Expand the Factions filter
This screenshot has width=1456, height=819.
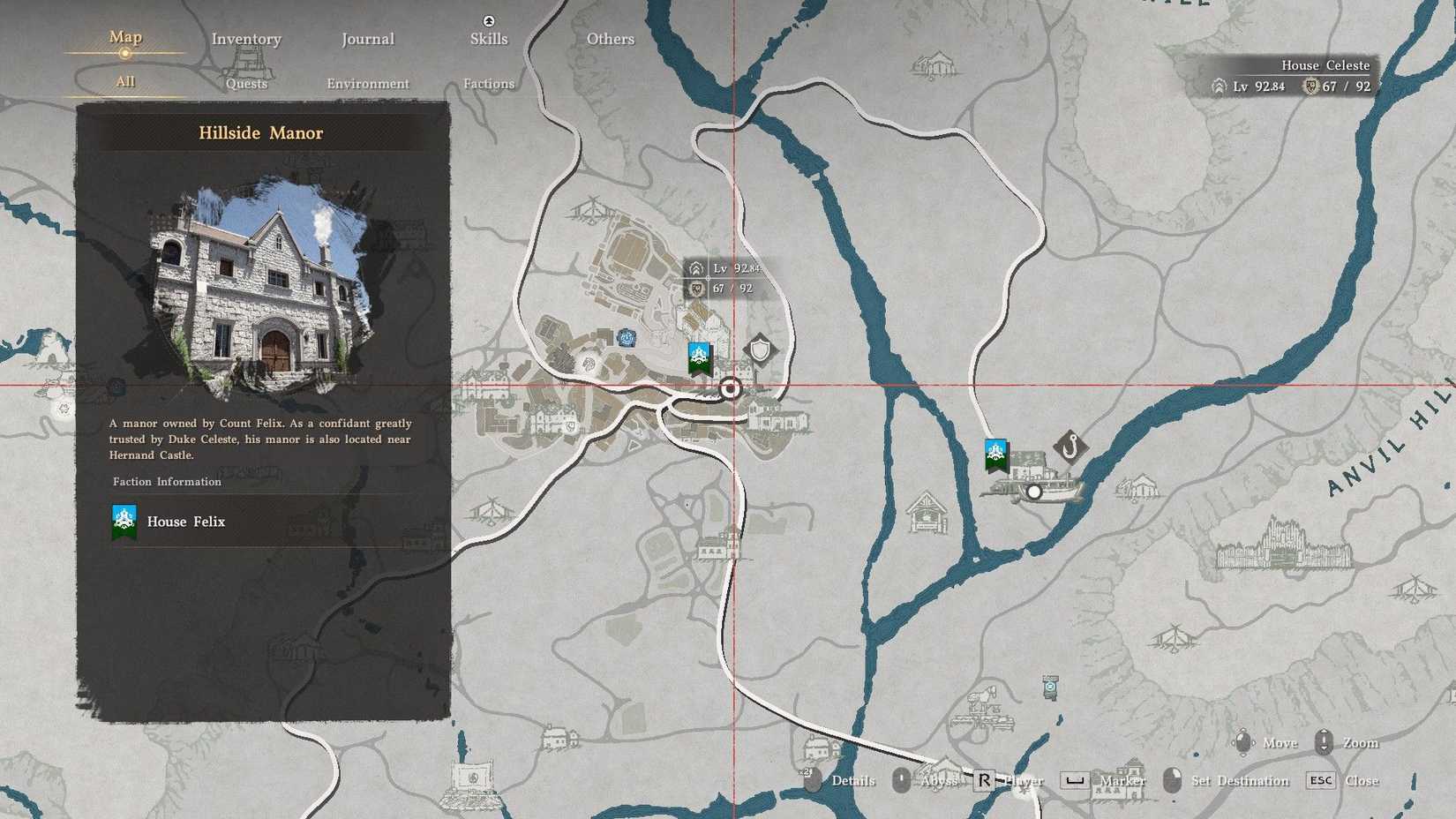tap(489, 83)
